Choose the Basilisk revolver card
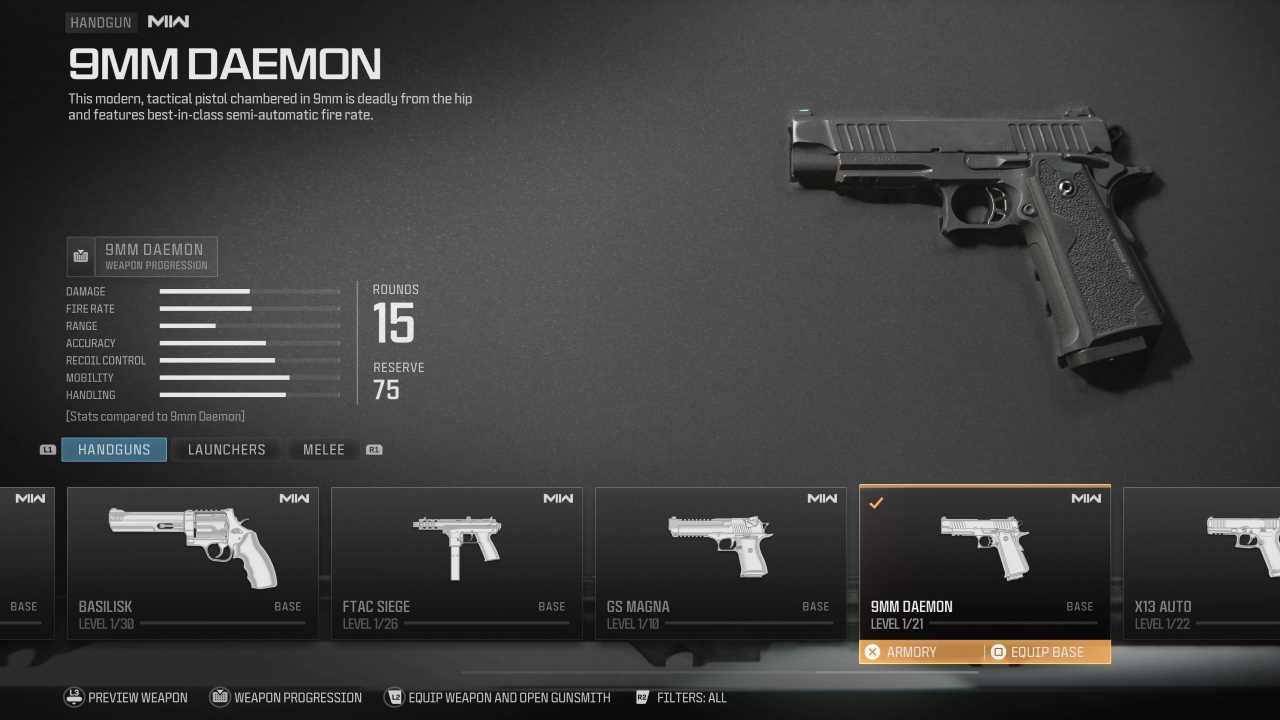Image resolution: width=1280 pixels, height=720 pixels. click(x=192, y=562)
